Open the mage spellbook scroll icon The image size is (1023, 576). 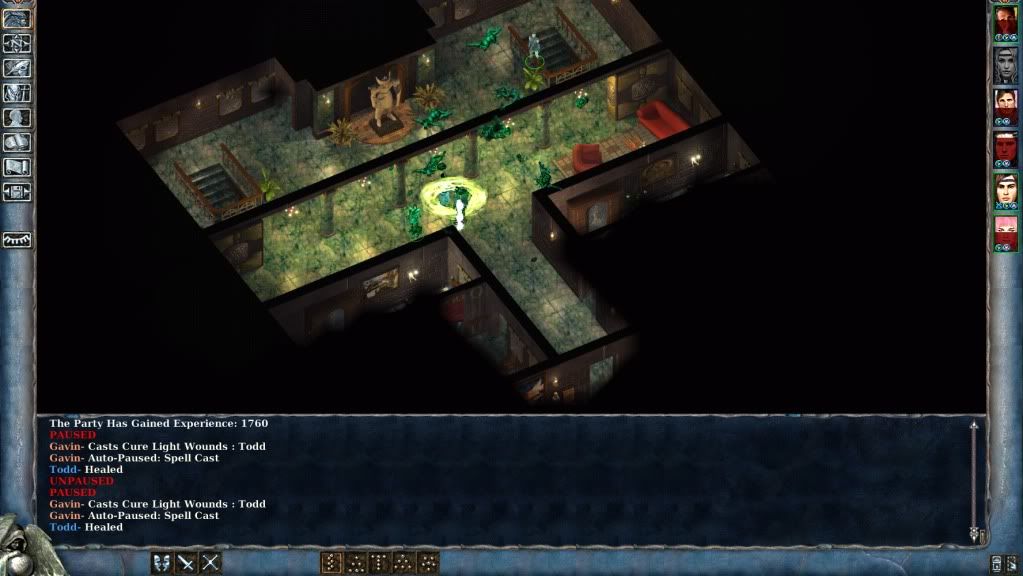coord(17,143)
